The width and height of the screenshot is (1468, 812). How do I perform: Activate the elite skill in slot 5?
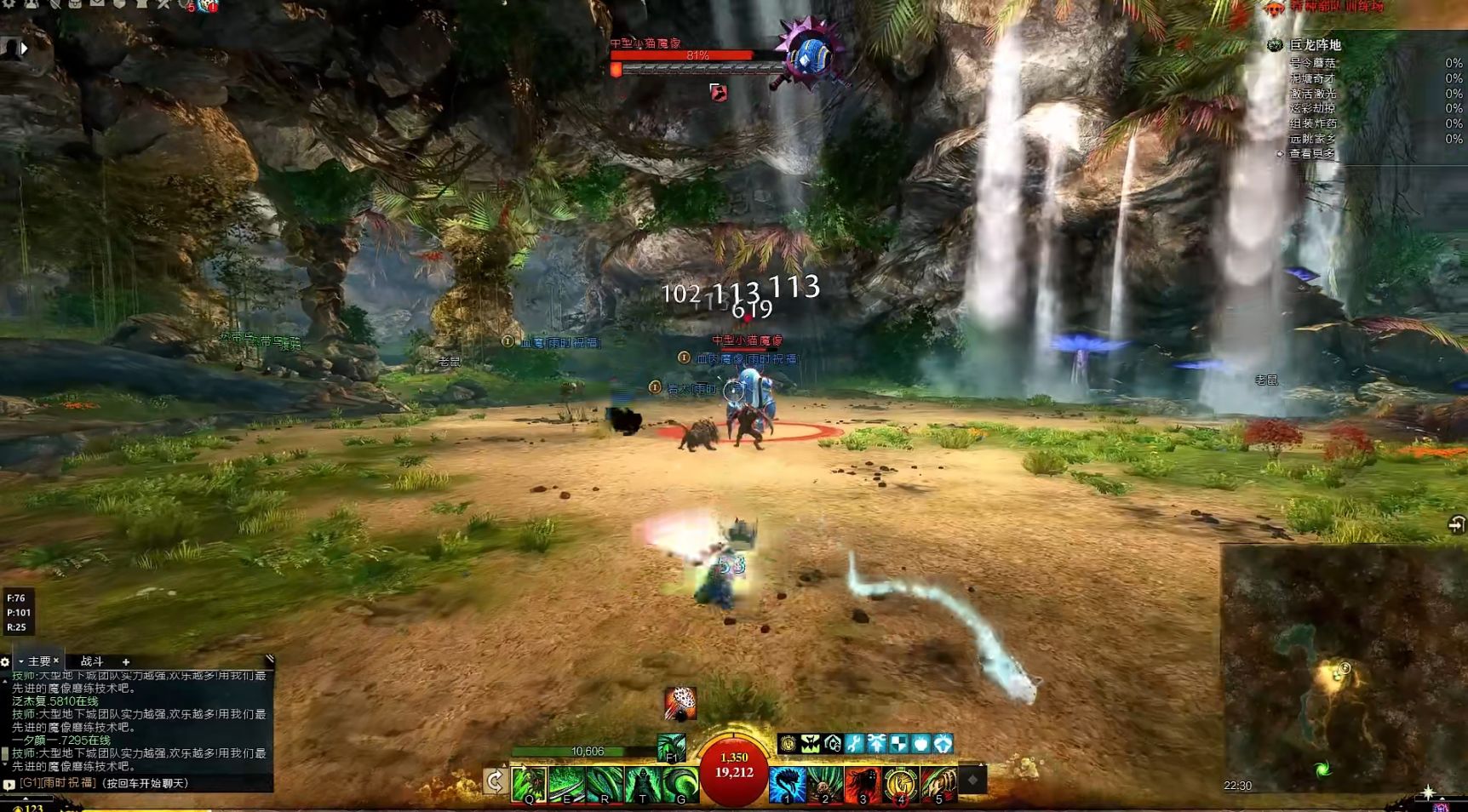click(939, 784)
